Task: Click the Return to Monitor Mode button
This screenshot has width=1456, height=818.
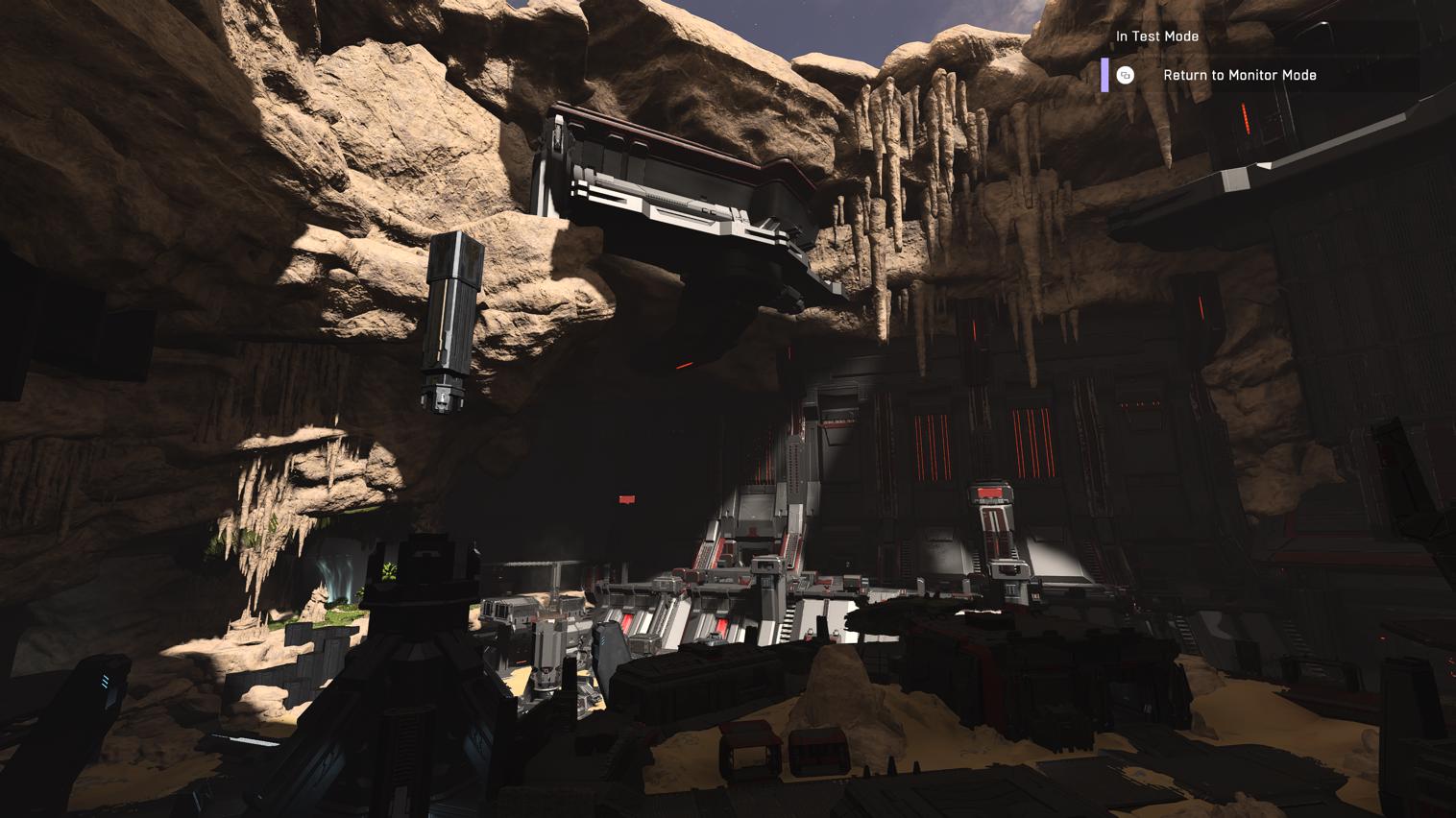Action: click(x=1239, y=74)
